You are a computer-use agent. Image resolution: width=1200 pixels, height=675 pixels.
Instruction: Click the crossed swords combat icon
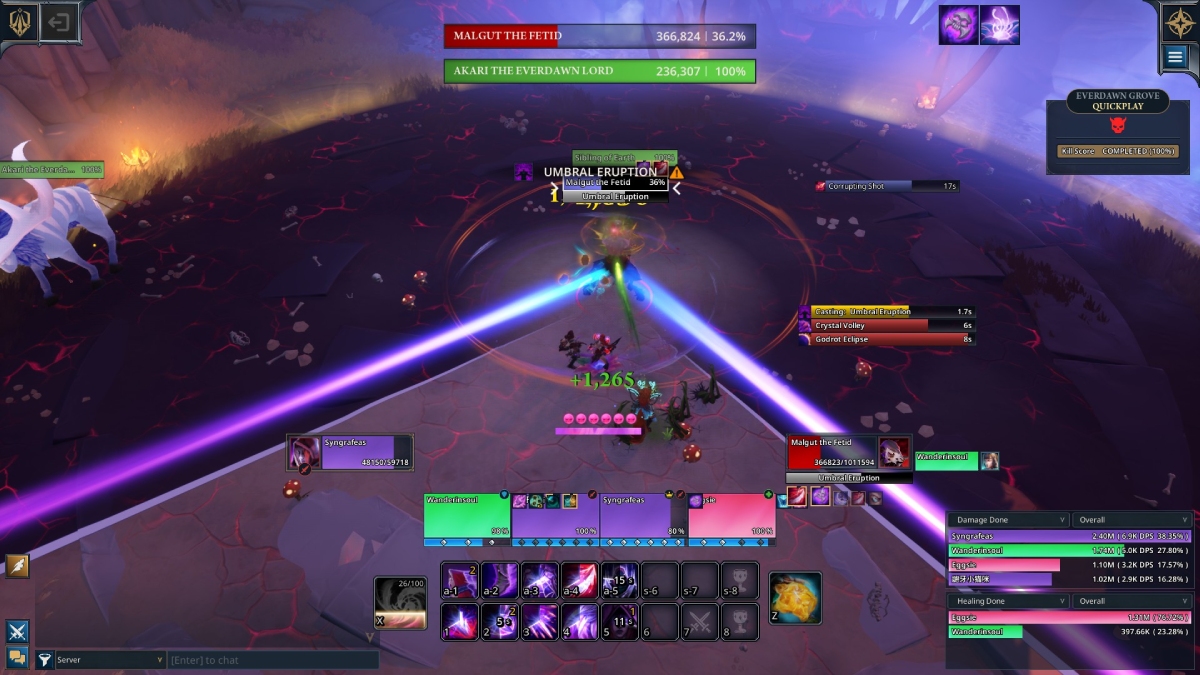point(17,631)
